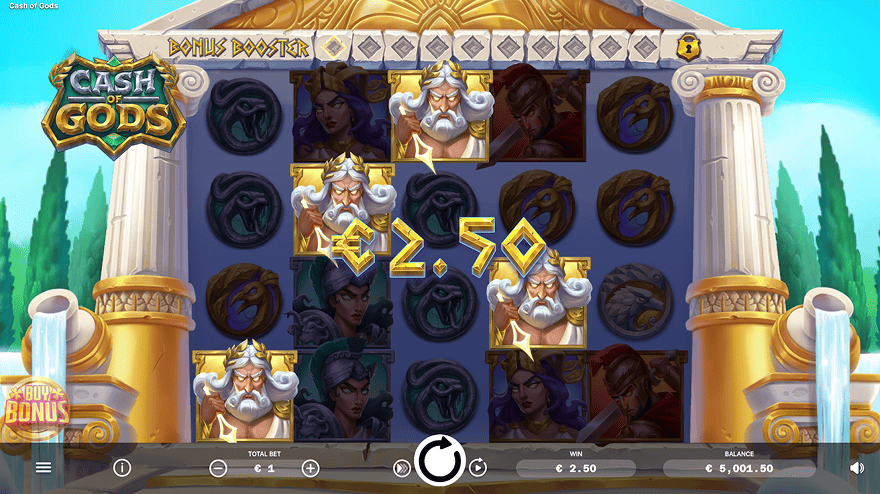Increase the total bet with the plus button

point(310,468)
